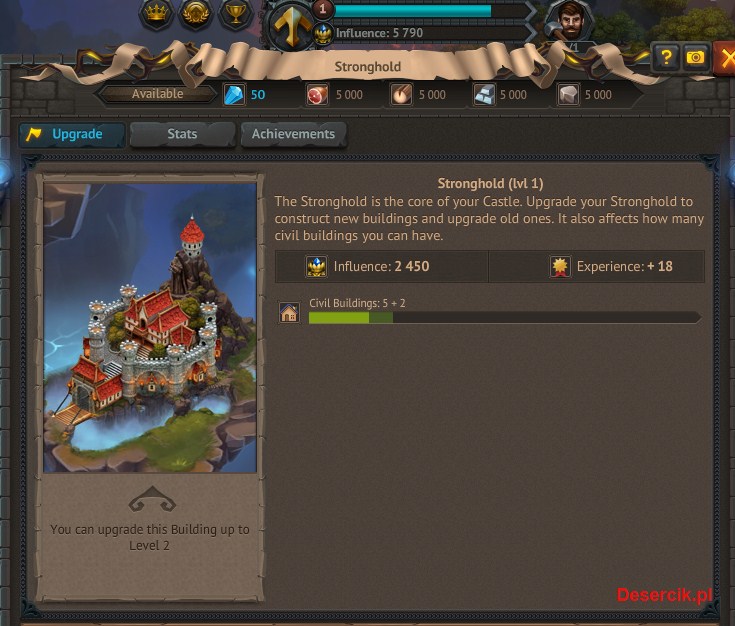Click the bearded hero portrait
The height and width of the screenshot is (626, 735).
569,22
